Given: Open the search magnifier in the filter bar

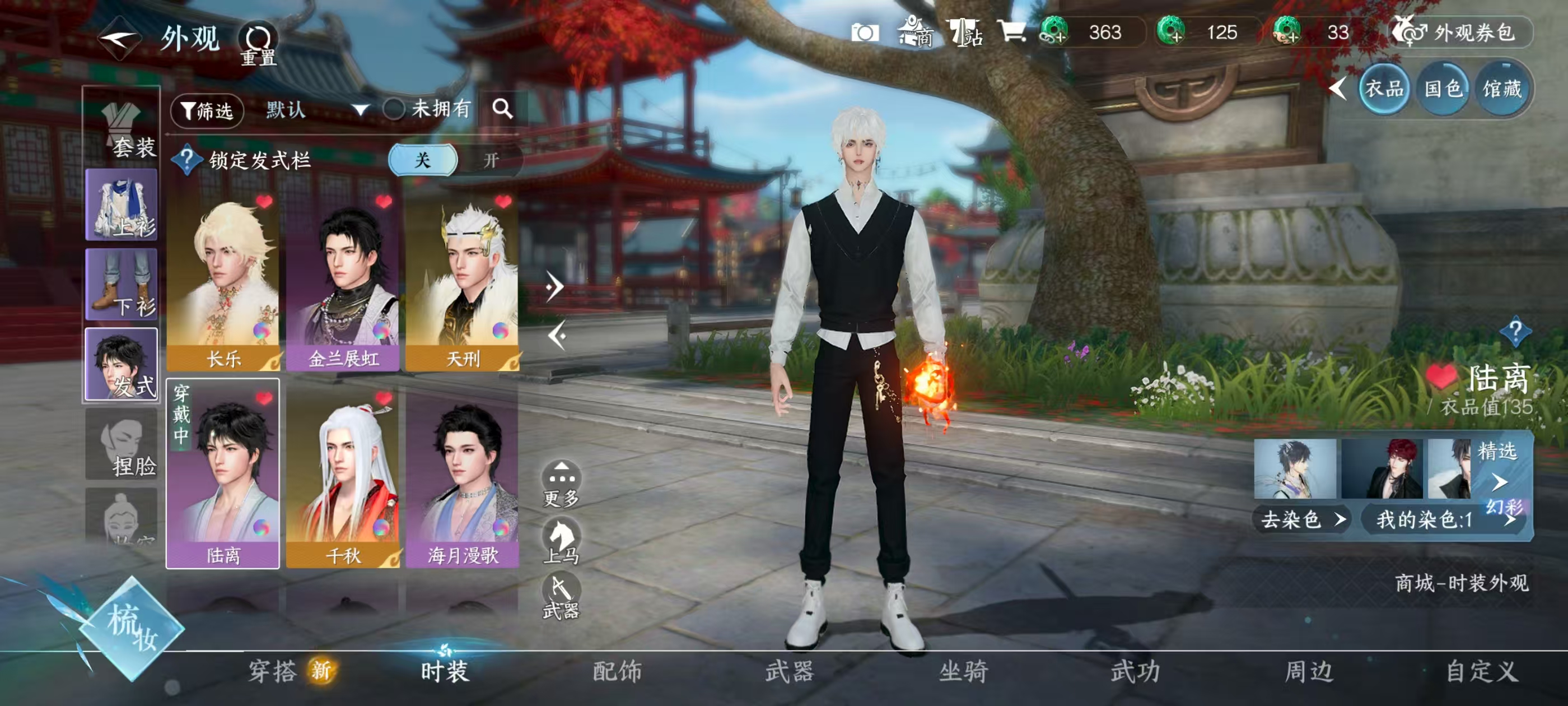Looking at the screenshot, I should pyautogui.click(x=503, y=110).
